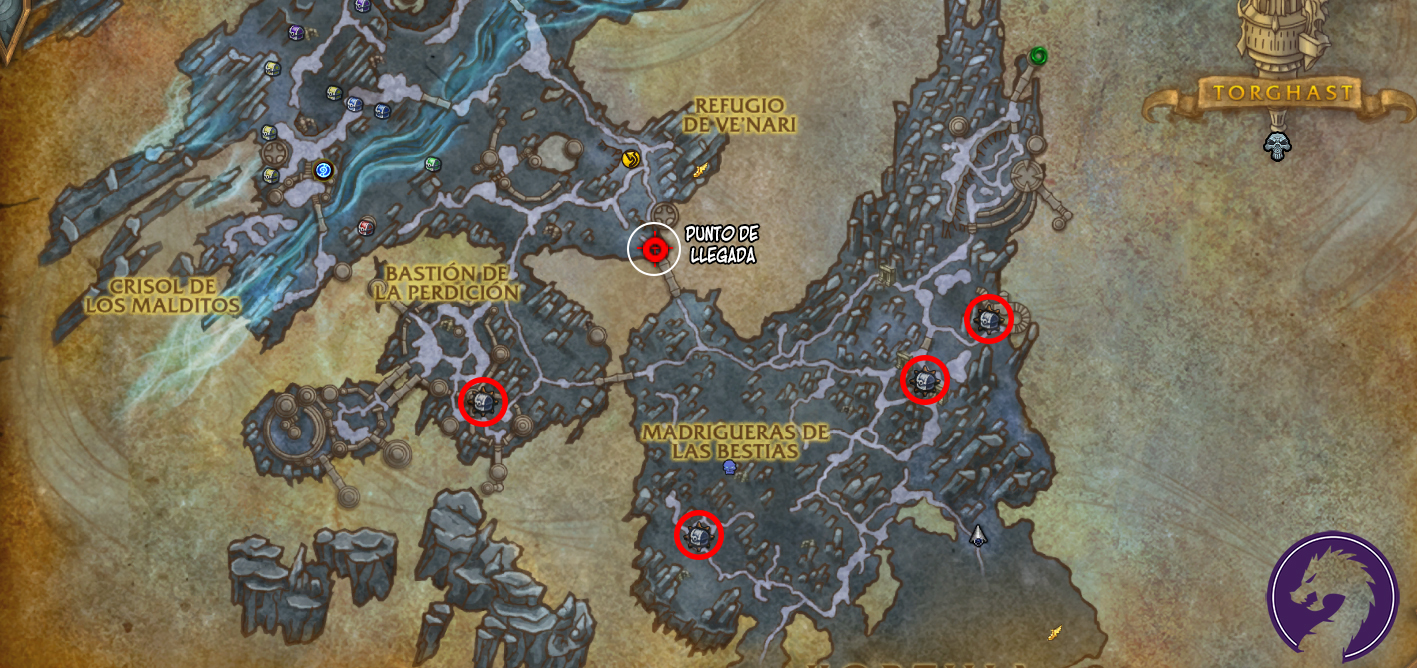Select the small blue skull map marker
The height and width of the screenshot is (668, 1417).
[729, 467]
